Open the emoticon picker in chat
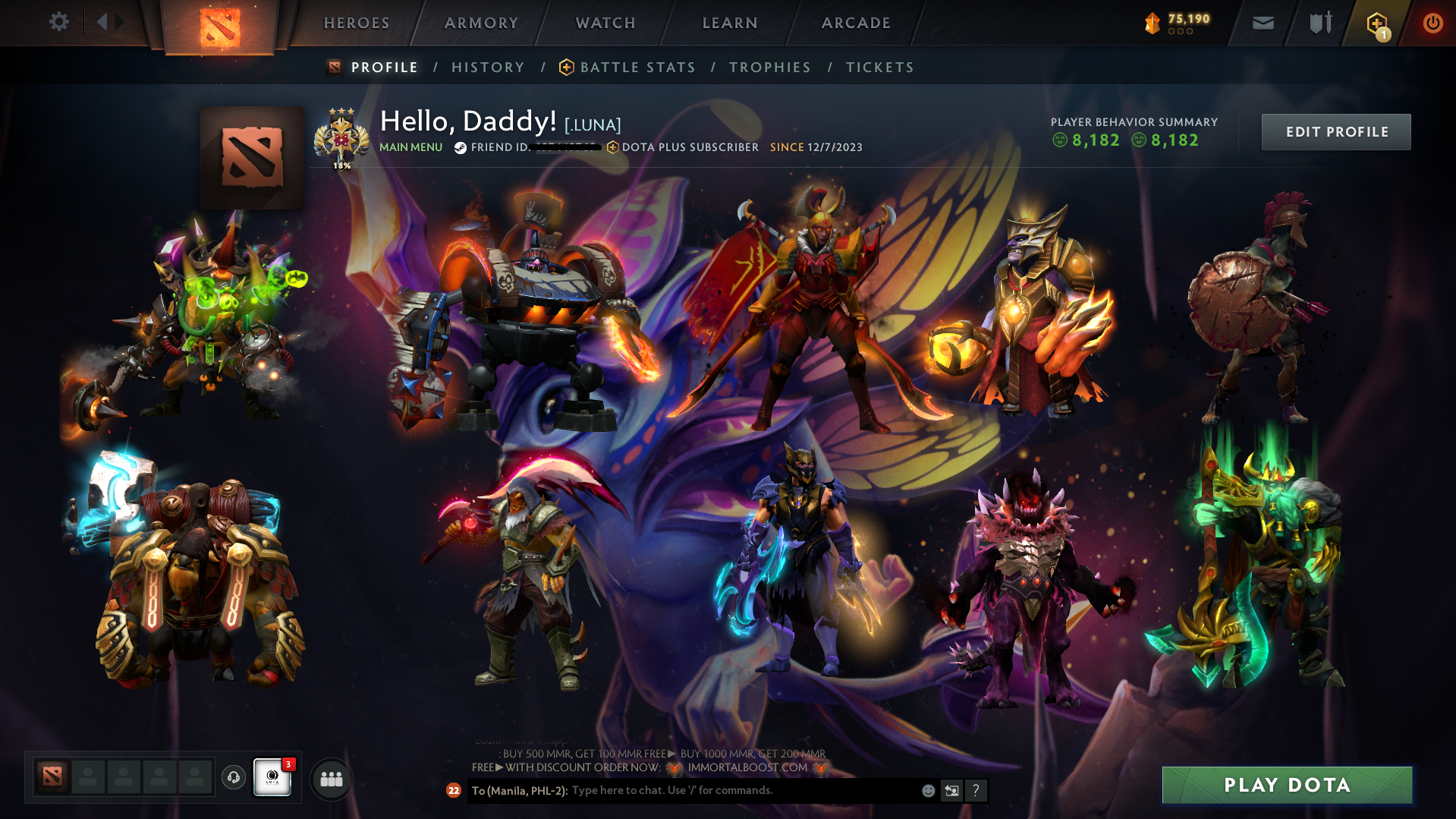Viewport: 1456px width, 819px height. [928, 790]
